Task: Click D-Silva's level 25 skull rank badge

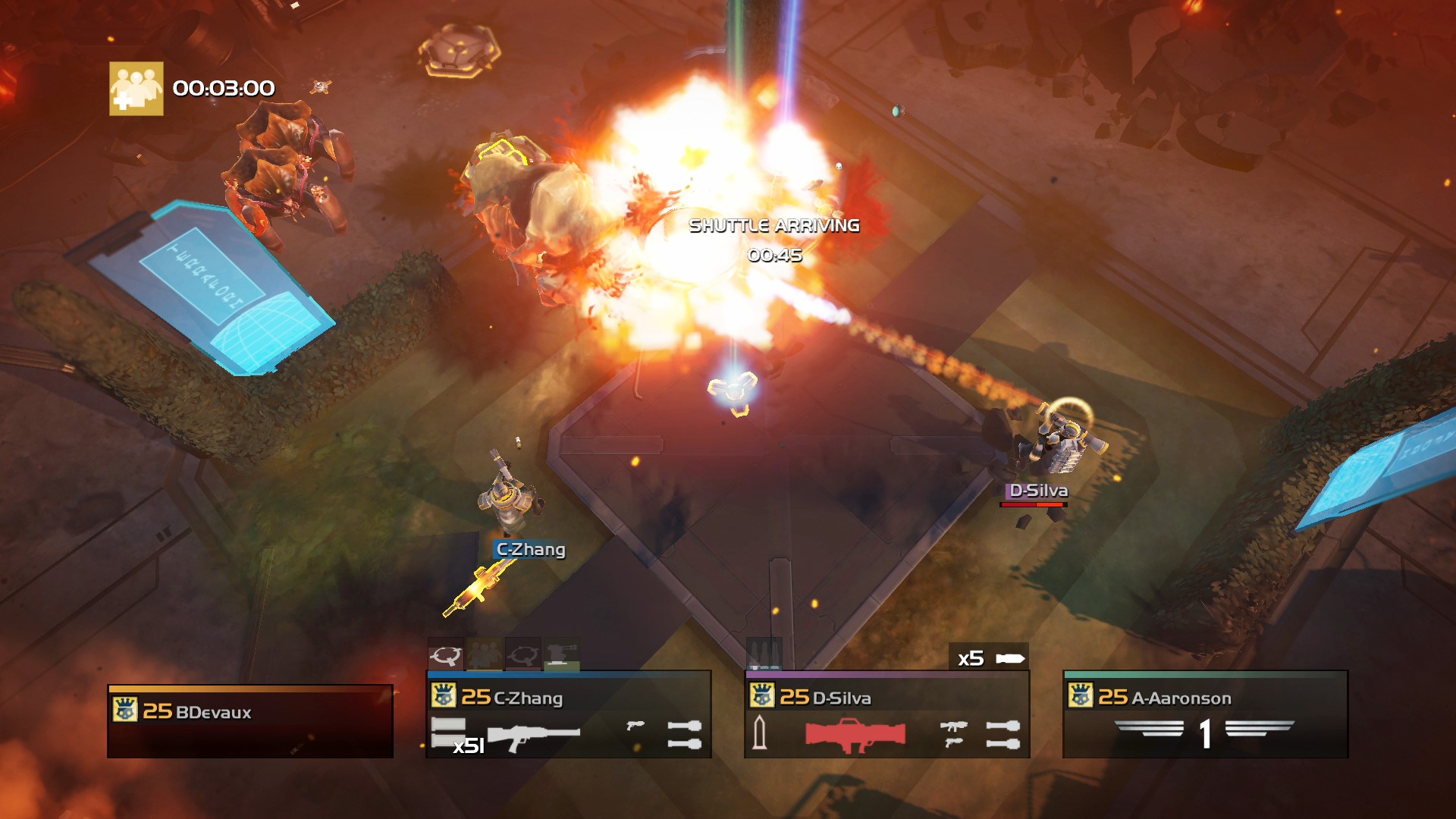Action: pos(762,695)
